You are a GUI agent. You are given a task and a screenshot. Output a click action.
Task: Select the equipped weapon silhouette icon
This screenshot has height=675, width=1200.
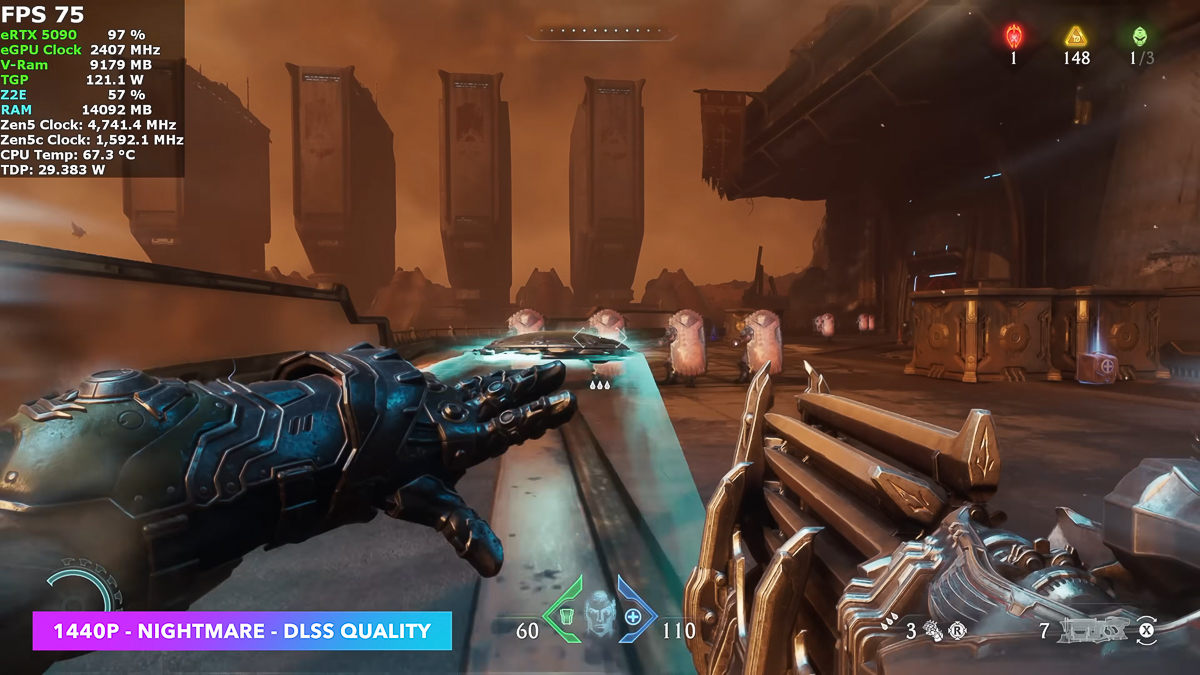click(1095, 630)
